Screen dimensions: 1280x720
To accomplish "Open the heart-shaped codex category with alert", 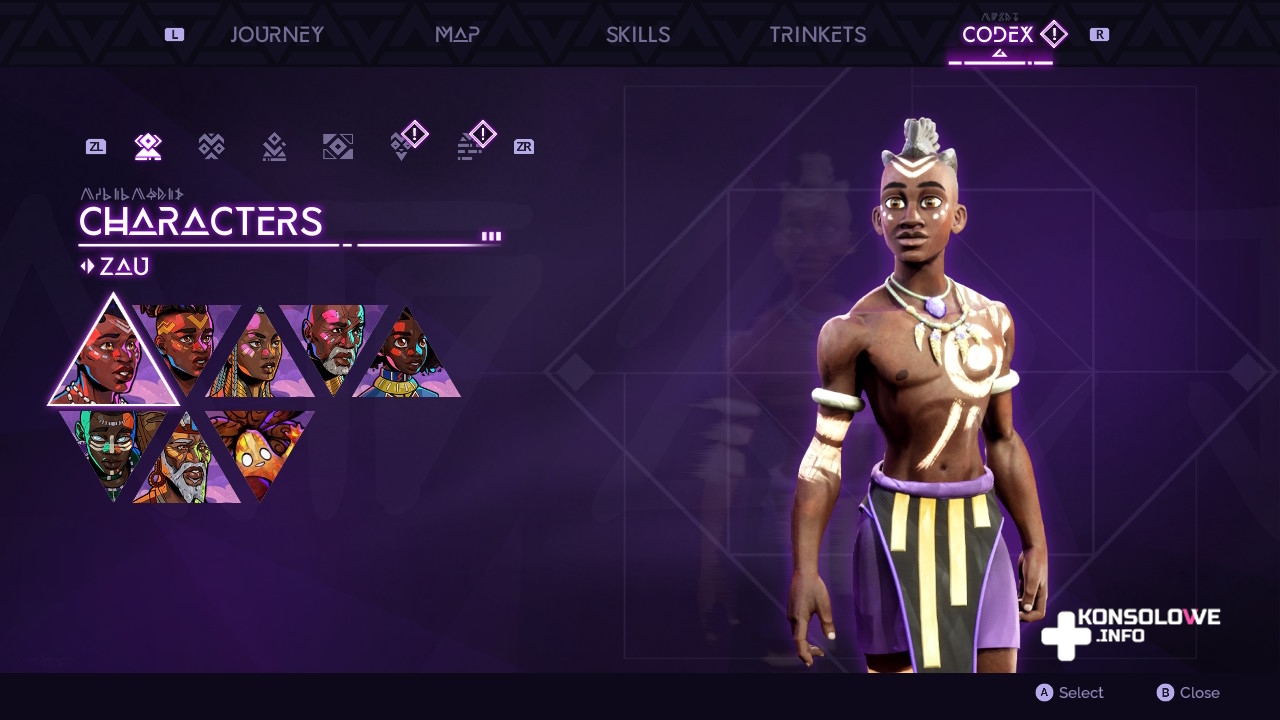I will coord(404,145).
